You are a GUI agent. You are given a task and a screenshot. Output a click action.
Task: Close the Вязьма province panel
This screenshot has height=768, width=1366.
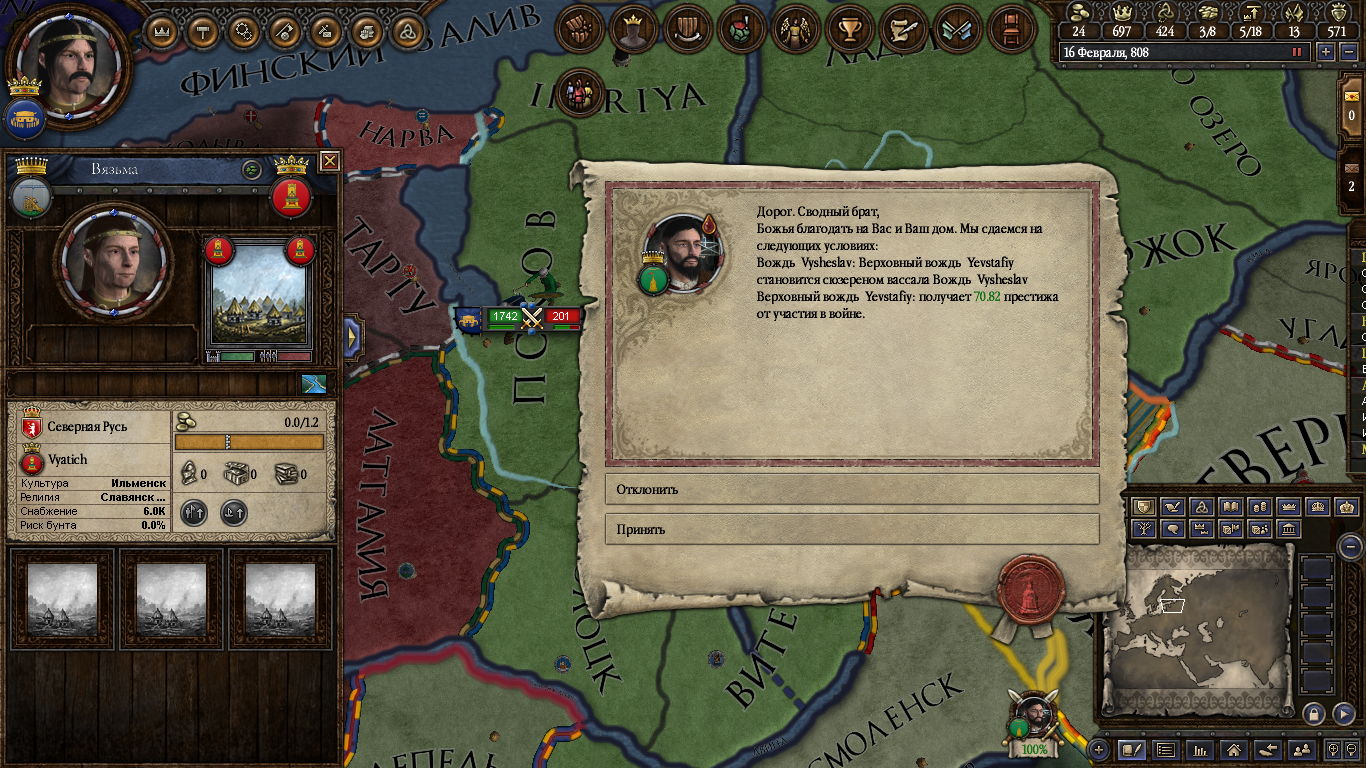coord(329,161)
